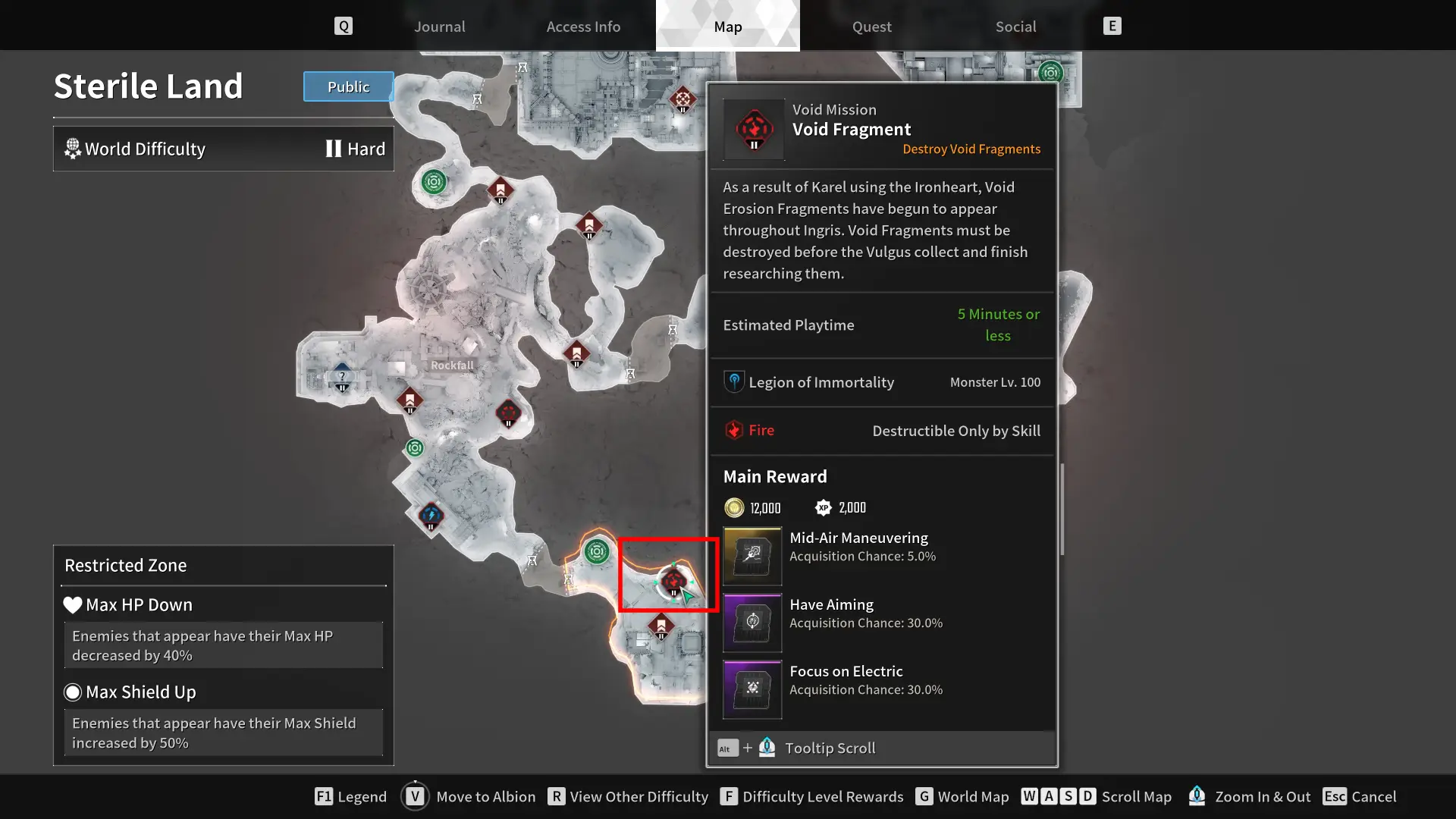Open the Access Info tab

(x=583, y=27)
